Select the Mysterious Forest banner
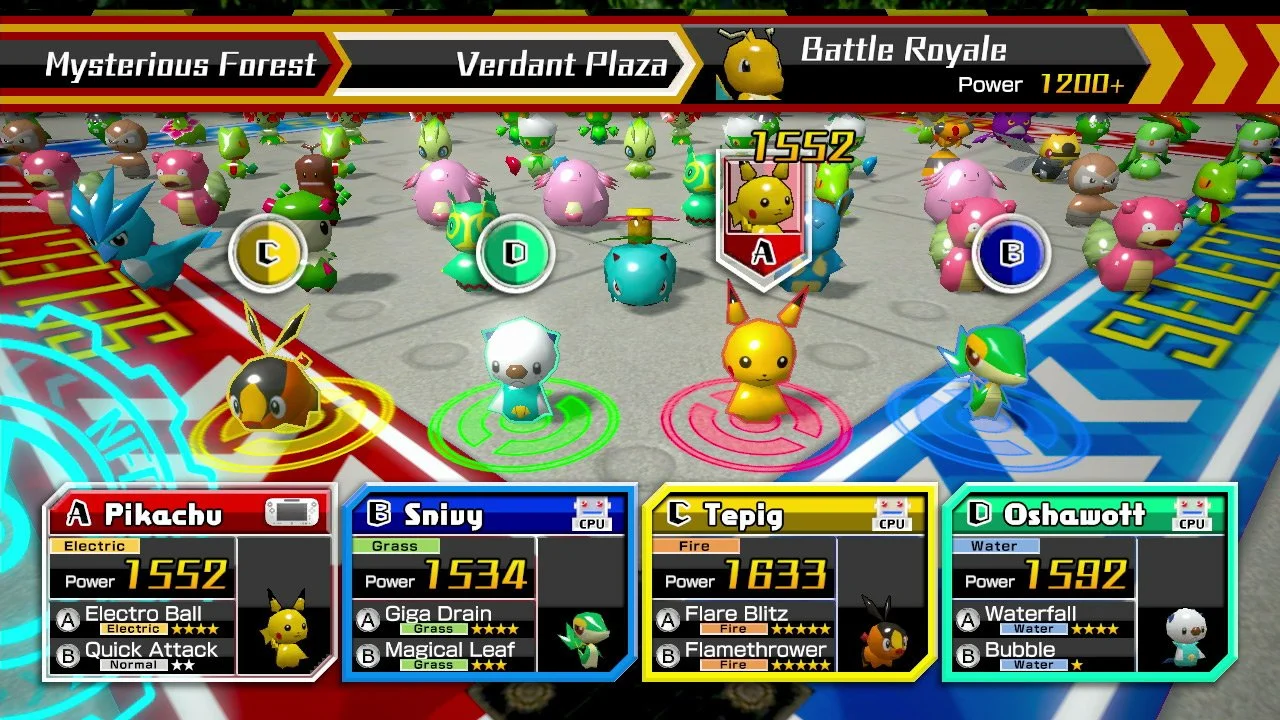Viewport: 1280px width, 720px height. [x=180, y=63]
